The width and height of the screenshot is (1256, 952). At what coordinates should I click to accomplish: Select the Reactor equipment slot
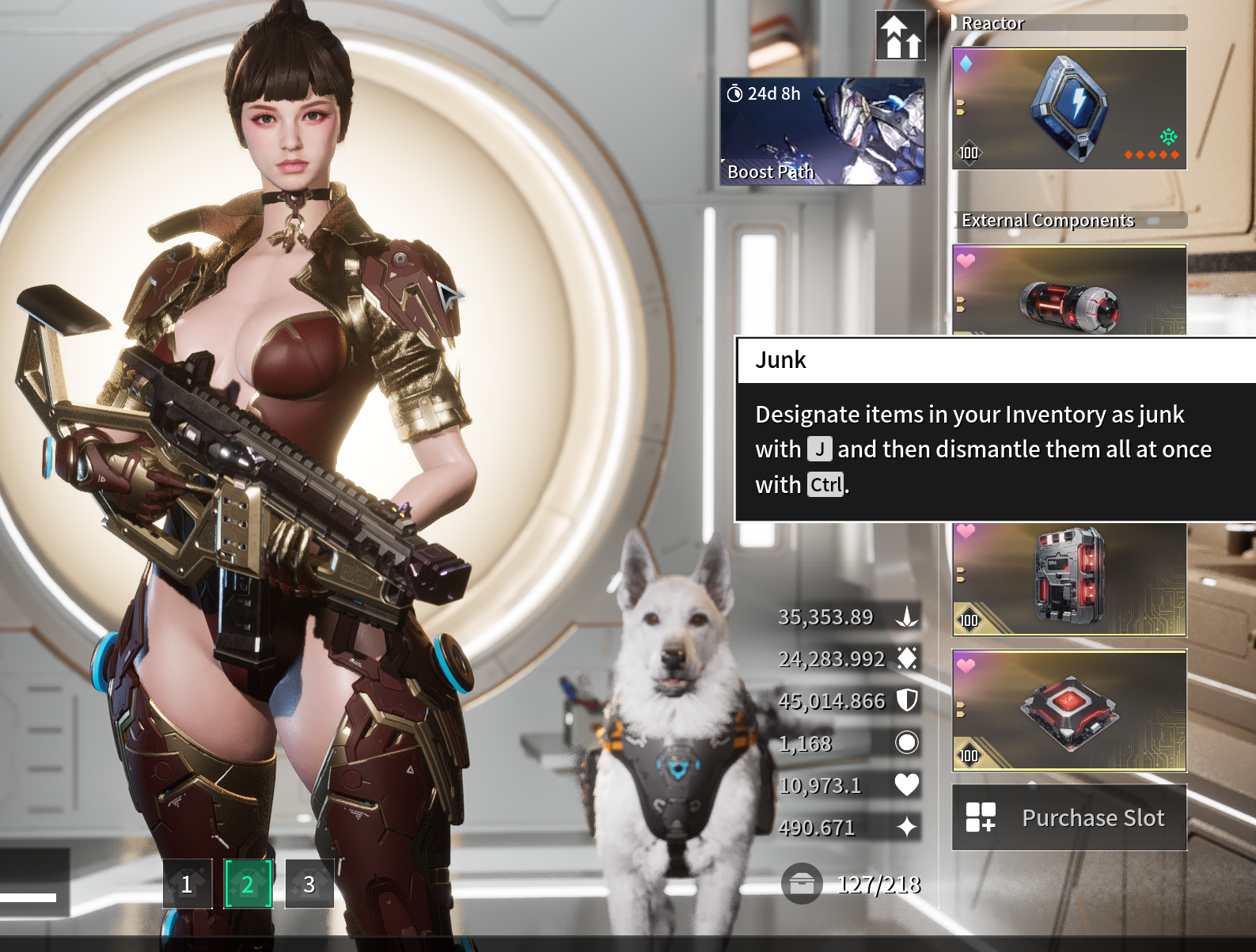point(1068,108)
